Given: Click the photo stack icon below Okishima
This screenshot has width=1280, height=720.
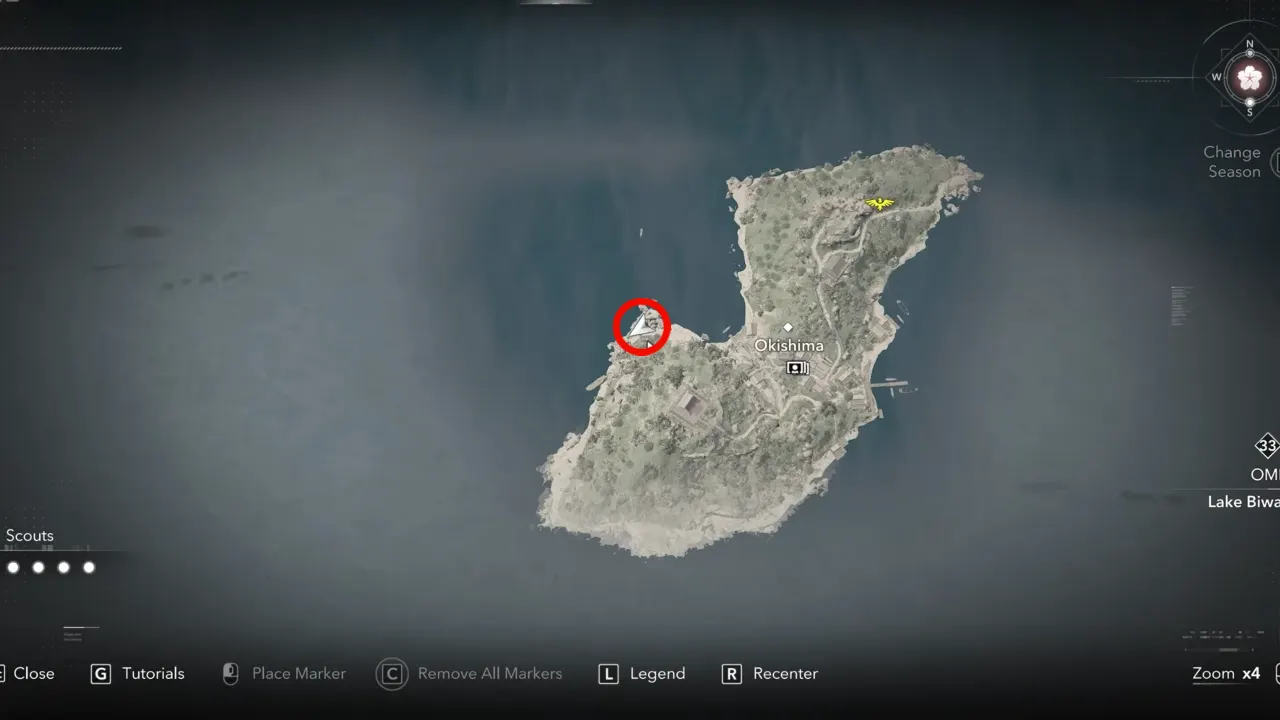Looking at the screenshot, I should 797,368.
